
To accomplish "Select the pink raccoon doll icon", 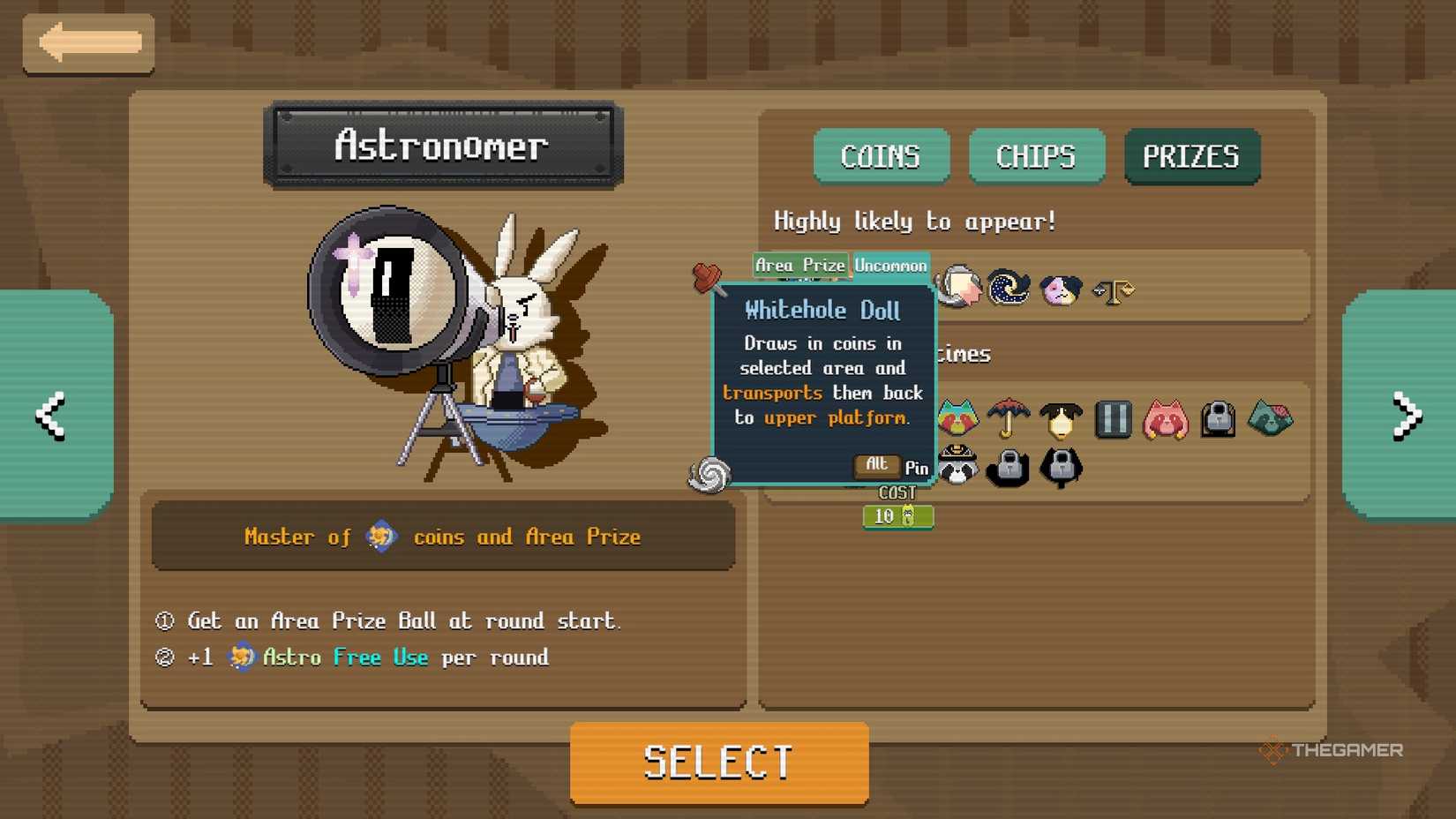I will pyautogui.click(x=1165, y=420).
